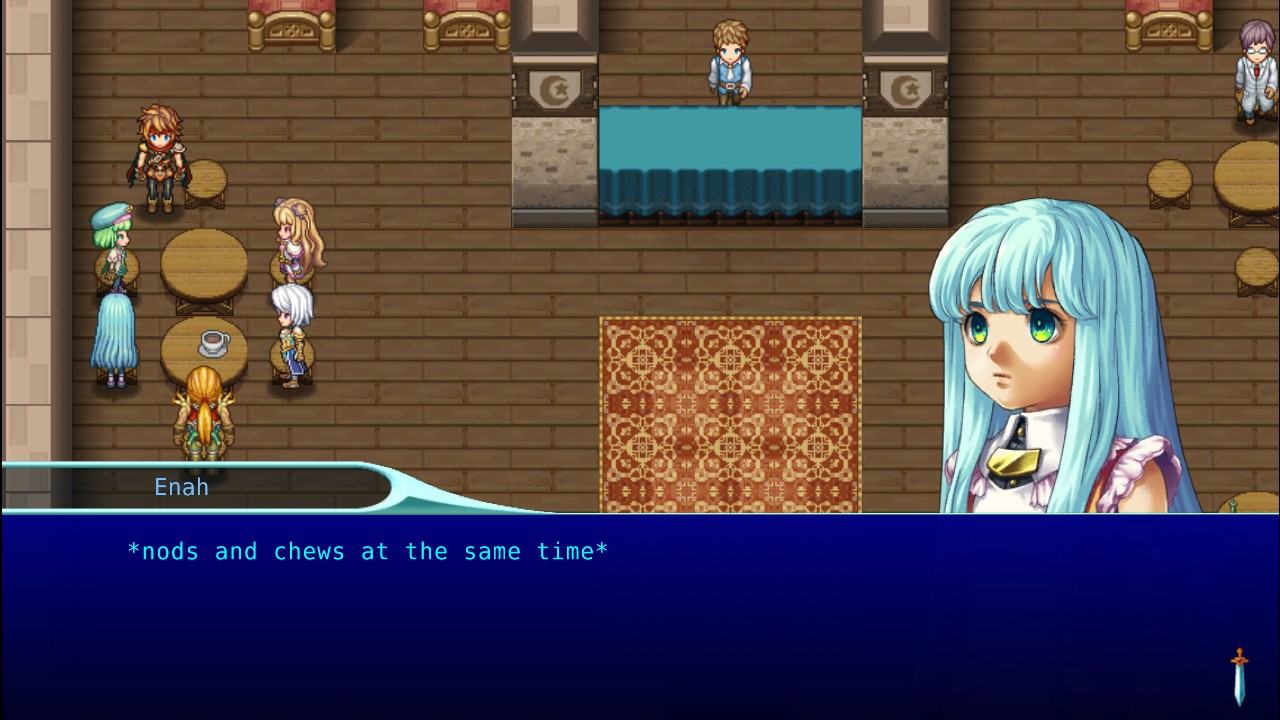Advance dialogue via the sword cursor icon
The width and height of the screenshot is (1280, 720).
1240,677
